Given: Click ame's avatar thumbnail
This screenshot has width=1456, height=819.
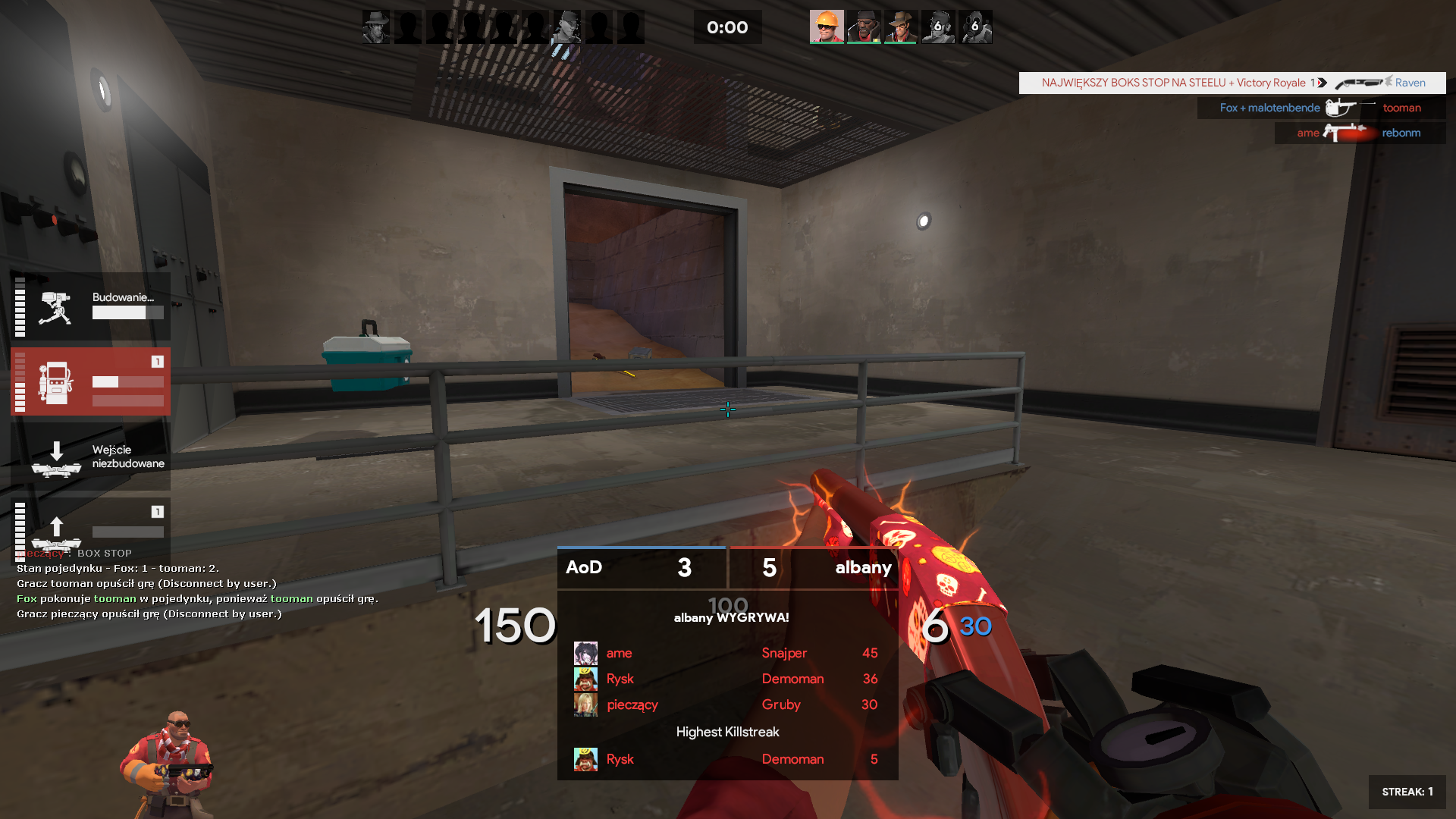Looking at the screenshot, I should pyautogui.click(x=585, y=653).
